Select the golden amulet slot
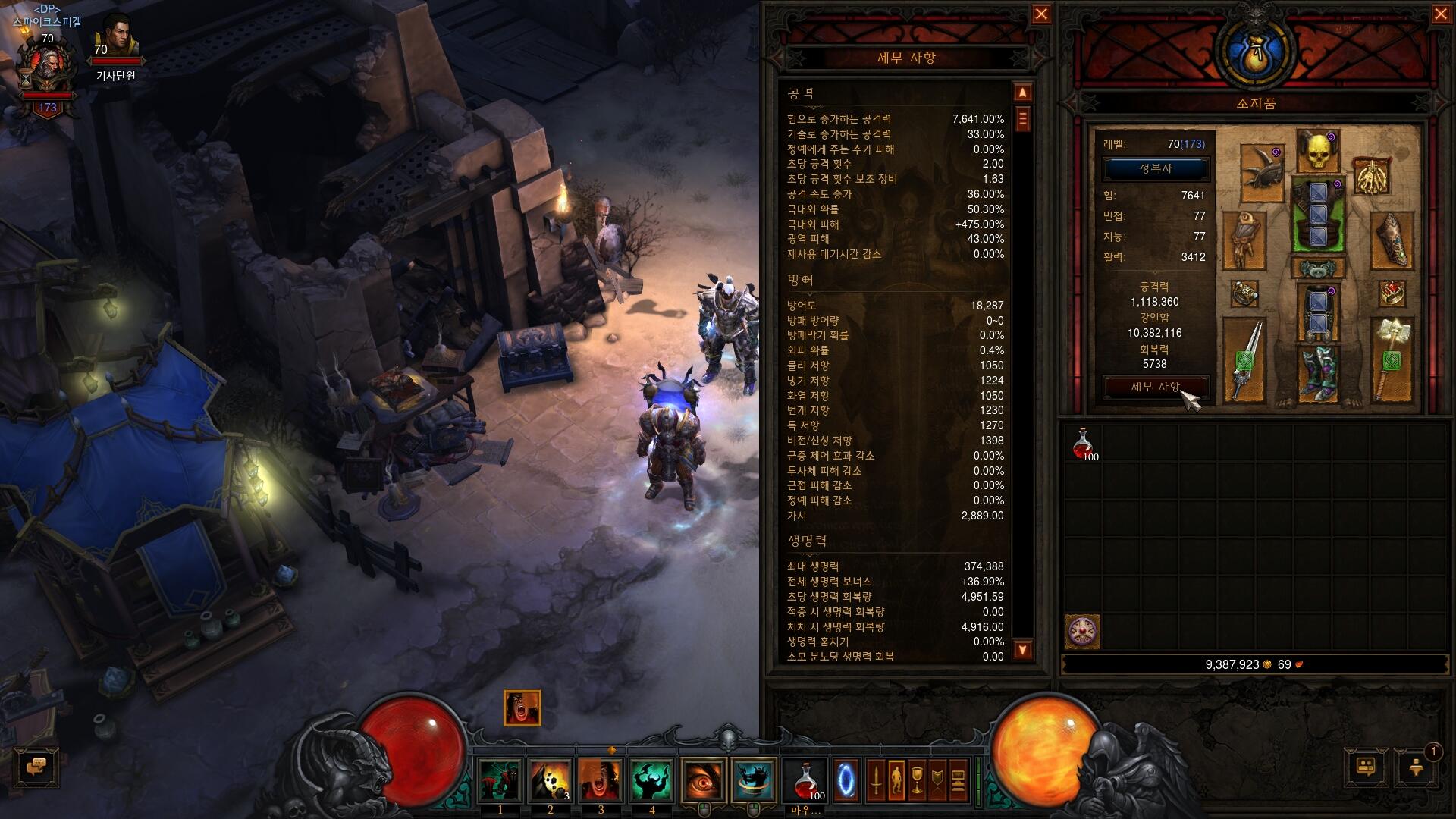The height and width of the screenshot is (819, 1456). click(x=1370, y=177)
